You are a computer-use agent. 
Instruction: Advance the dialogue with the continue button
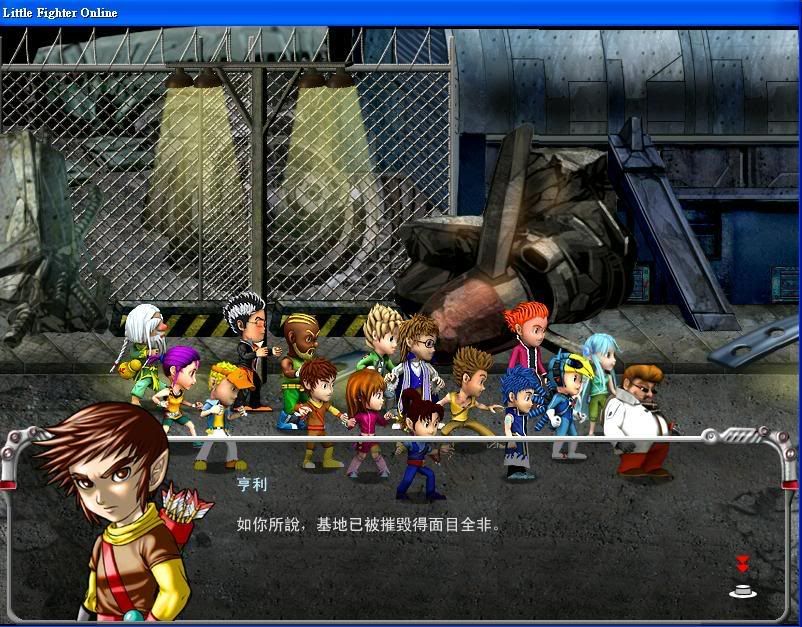click(x=742, y=589)
